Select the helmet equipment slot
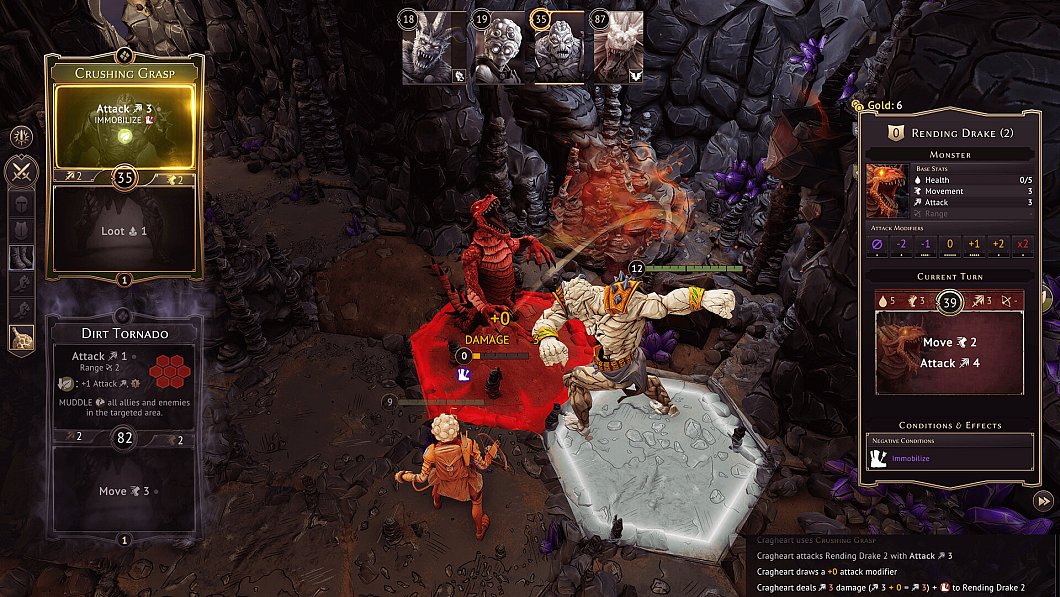Screen dimensions: 1060x597 pyautogui.click(x=21, y=205)
